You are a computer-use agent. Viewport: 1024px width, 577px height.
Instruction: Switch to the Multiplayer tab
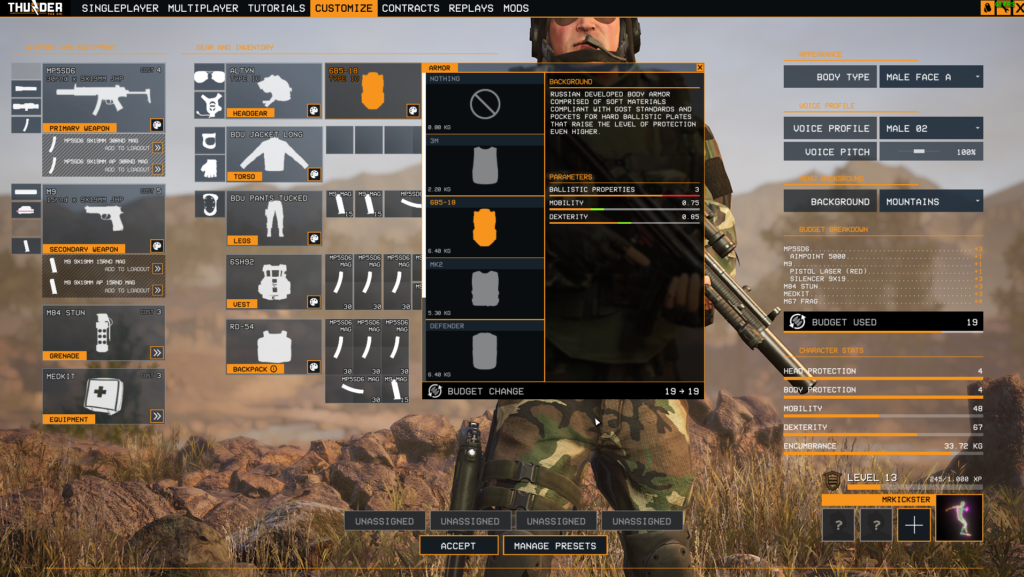[x=203, y=8]
